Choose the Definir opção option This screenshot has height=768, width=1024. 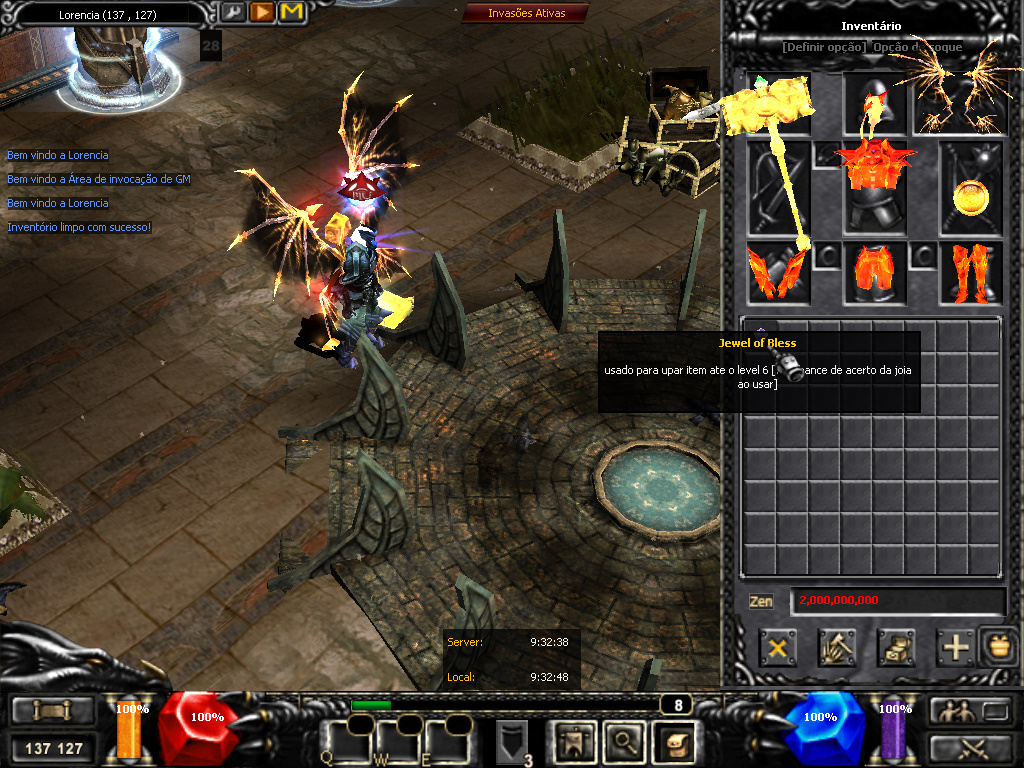[x=823, y=47]
